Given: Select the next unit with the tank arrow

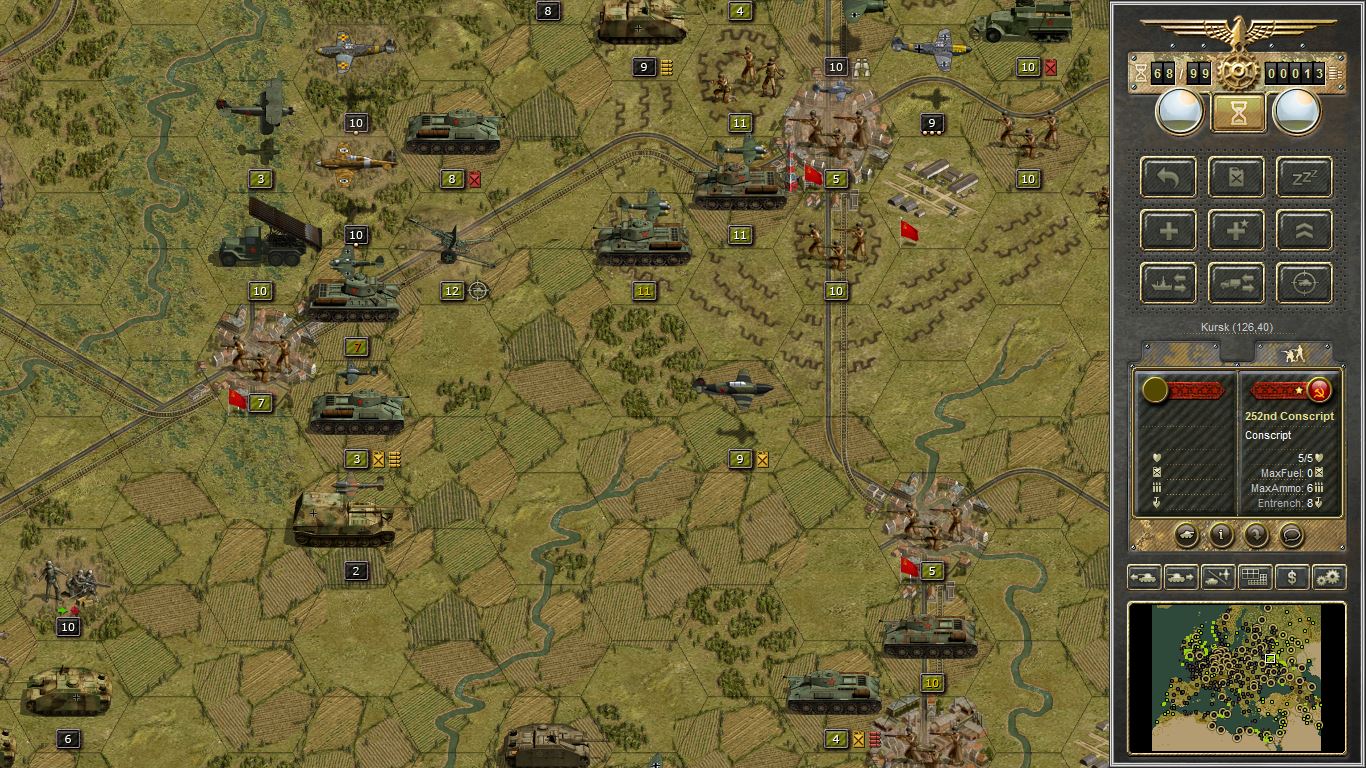Looking at the screenshot, I should [1180, 577].
